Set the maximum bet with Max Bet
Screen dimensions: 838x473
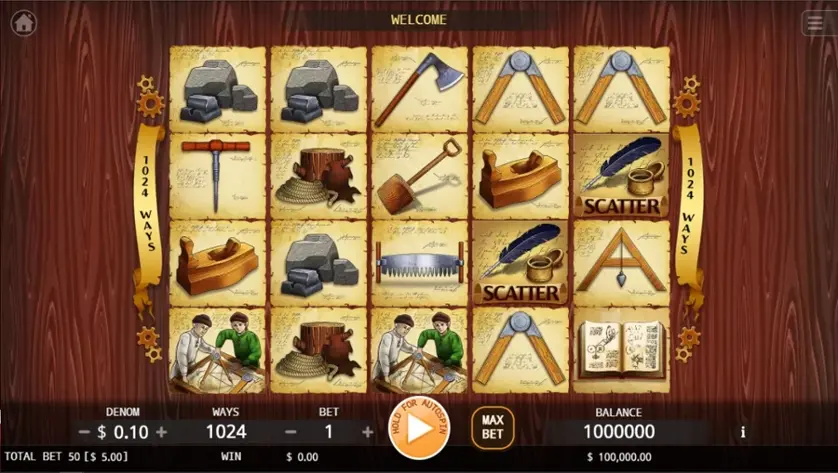coord(492,428)
